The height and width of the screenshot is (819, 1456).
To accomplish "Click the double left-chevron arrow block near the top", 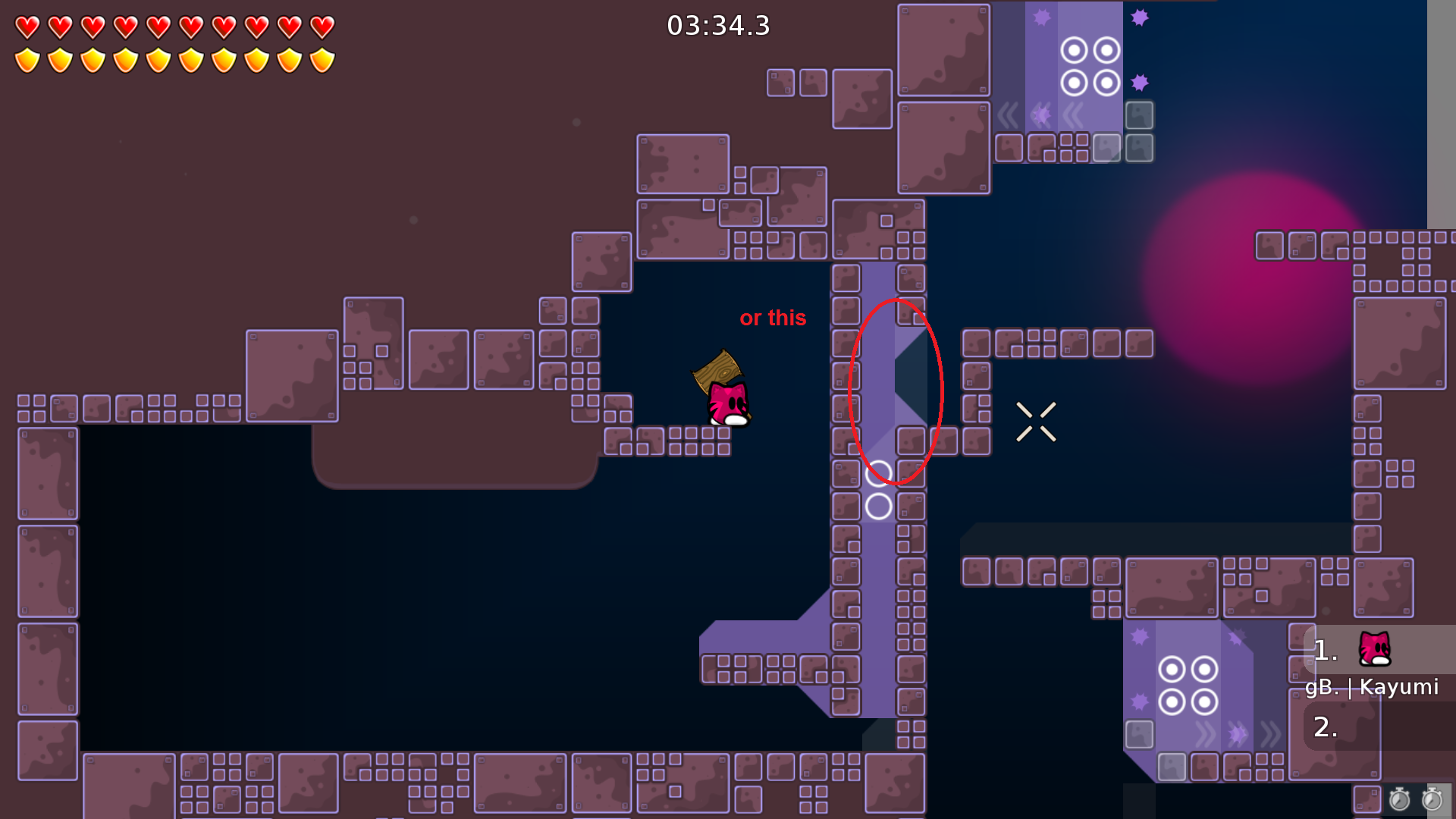I will pos(1072,114).
